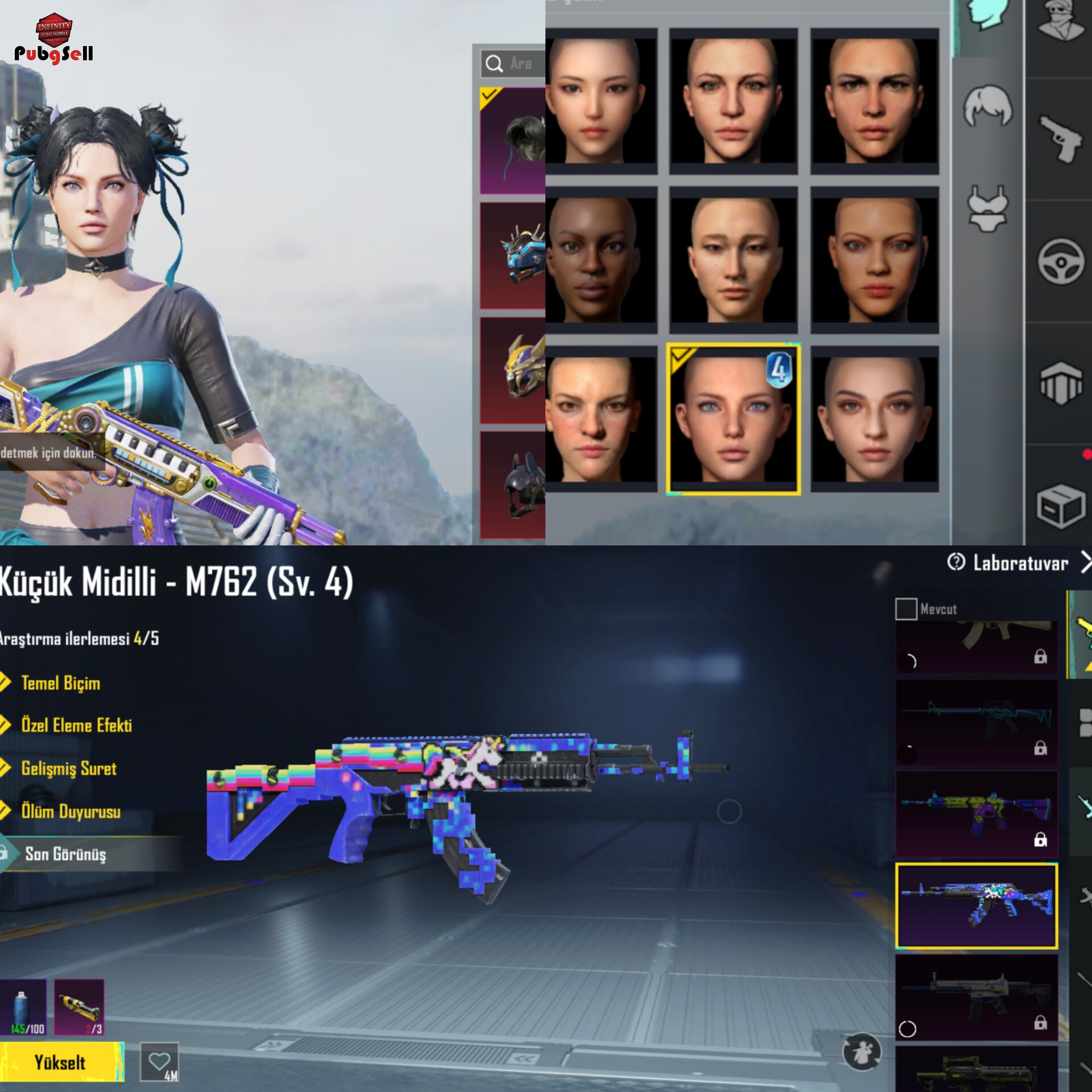1092x1092 pixels.
Task: Choose the selected face with level 4 badge
Action: click(733, 419)
